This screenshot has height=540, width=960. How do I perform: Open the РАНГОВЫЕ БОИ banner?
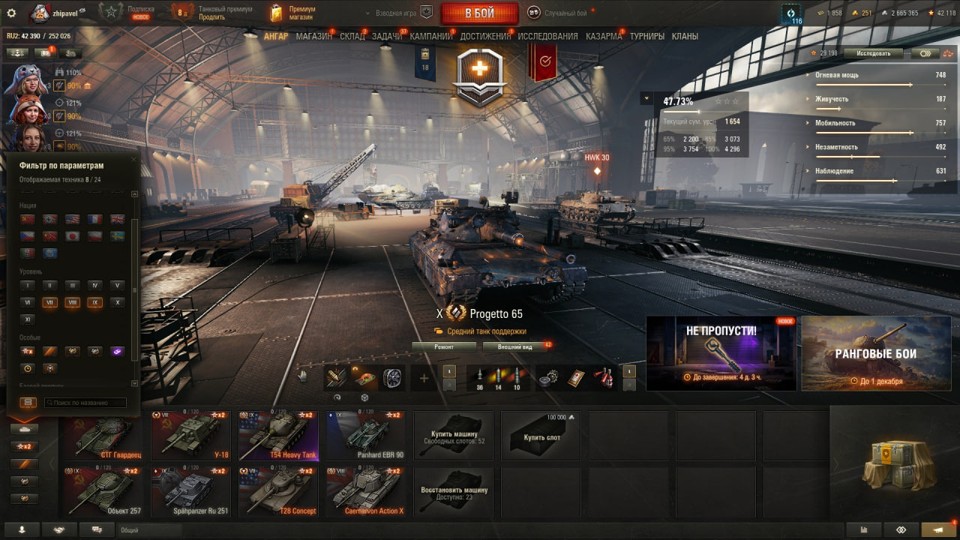(876, 354)
